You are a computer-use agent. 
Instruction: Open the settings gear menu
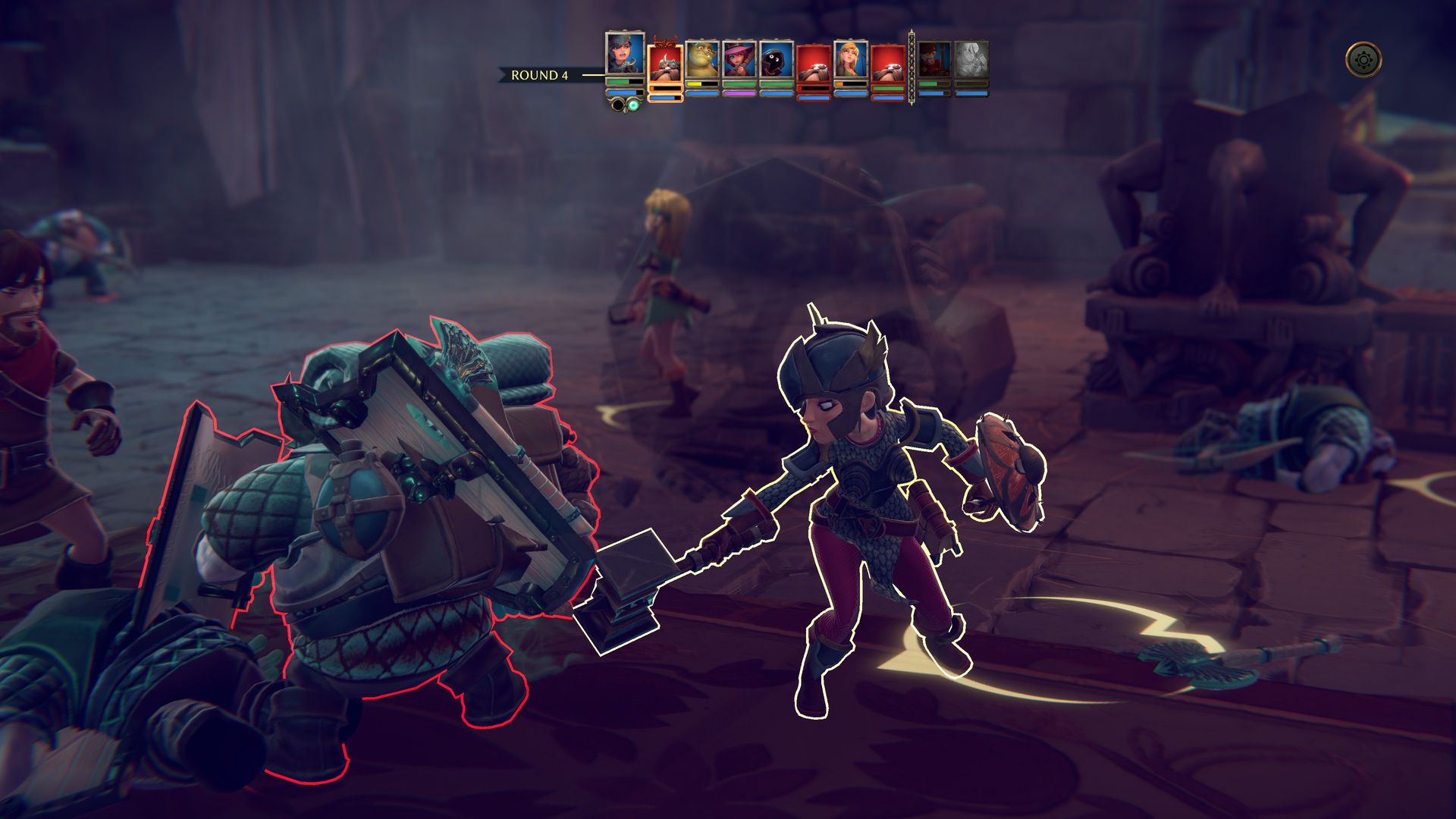(x=1363, y=59)
